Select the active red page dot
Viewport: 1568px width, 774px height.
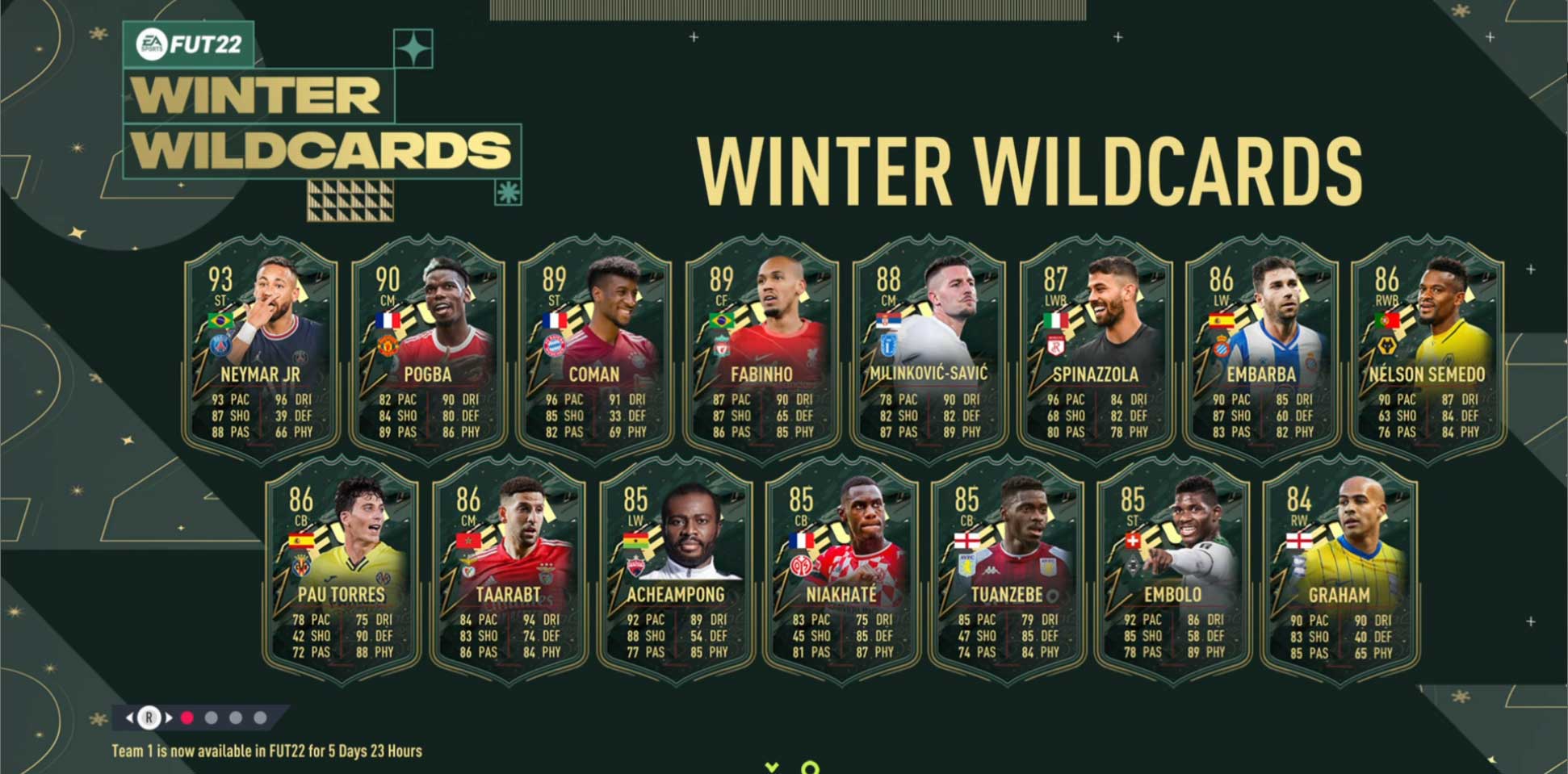tap(187, 718)
